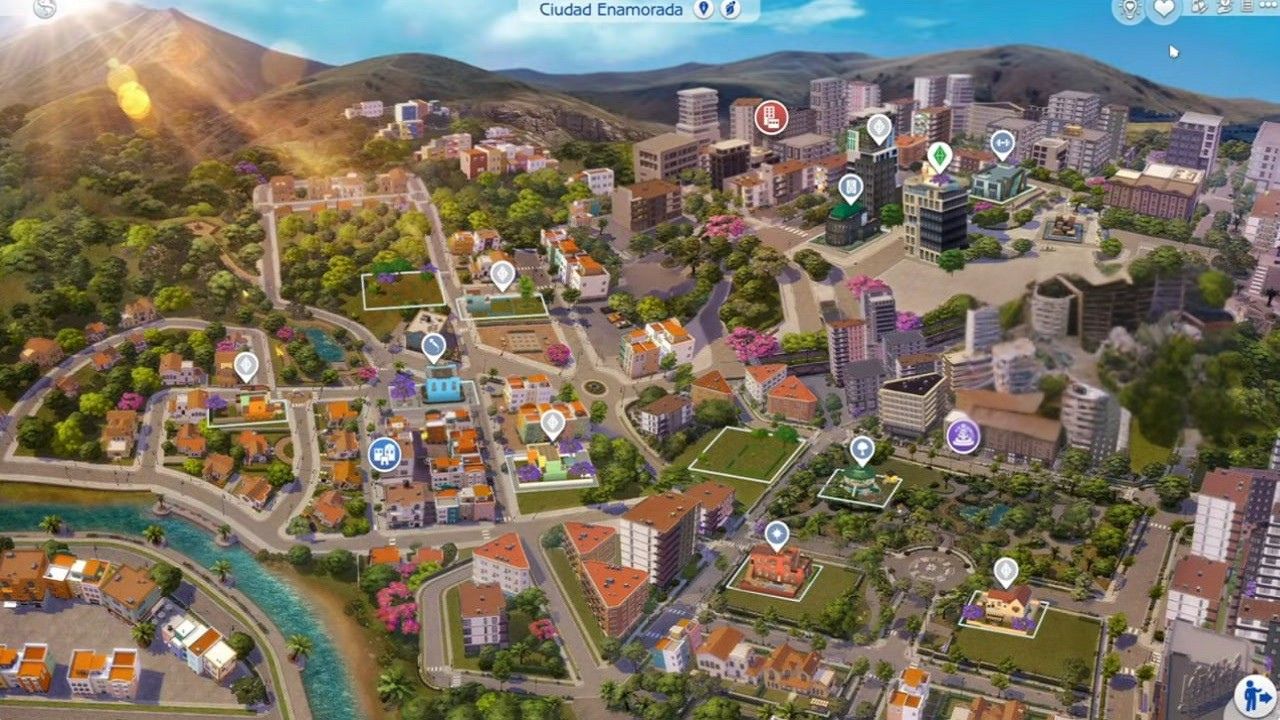Click the helping hand icon in the toolbar
The image size is (1280, 720).
pyautogui.click(x=1221, y=8)
